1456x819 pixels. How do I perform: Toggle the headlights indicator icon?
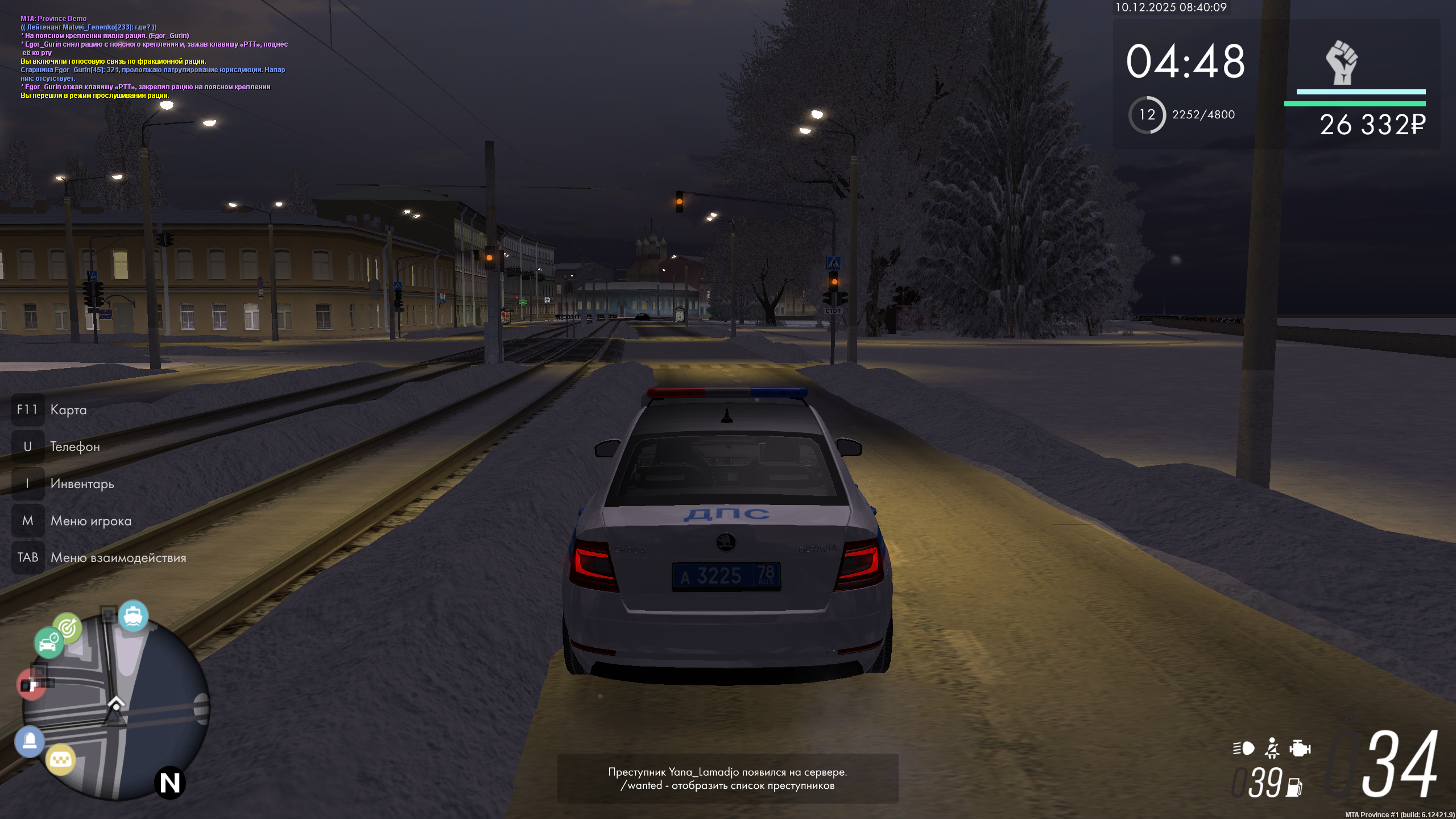[x=1243, y=748]
